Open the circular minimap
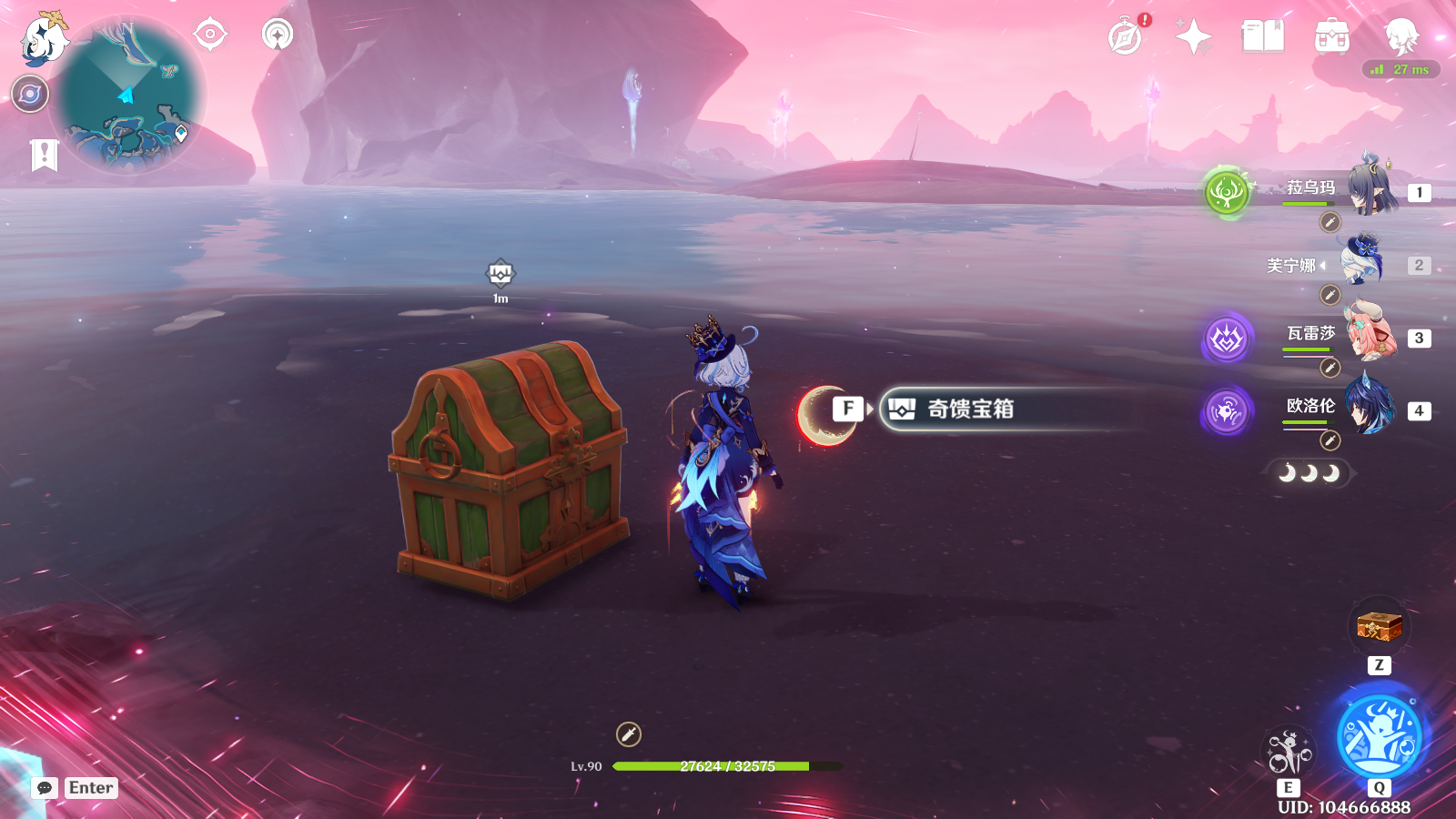The image size is (1456, 819). (126, 96)
